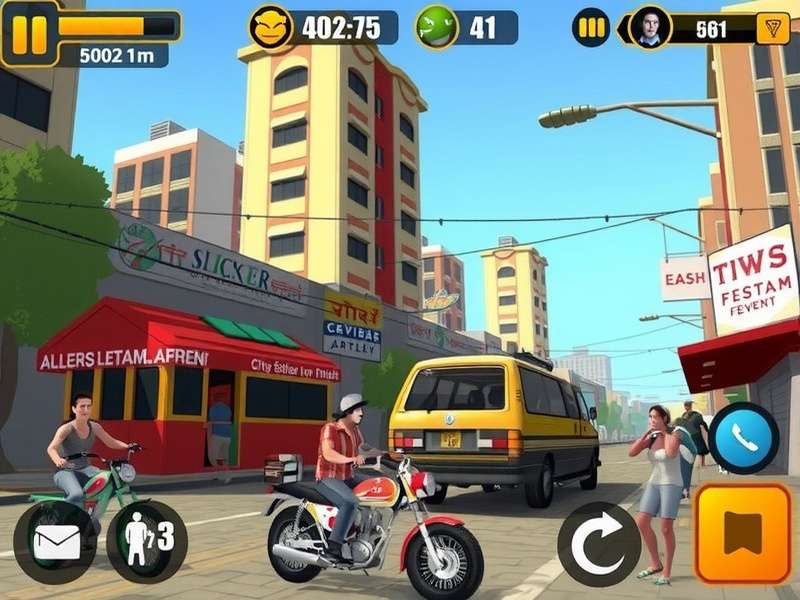Tap the orange bookmark action button

tap(742, 534)
